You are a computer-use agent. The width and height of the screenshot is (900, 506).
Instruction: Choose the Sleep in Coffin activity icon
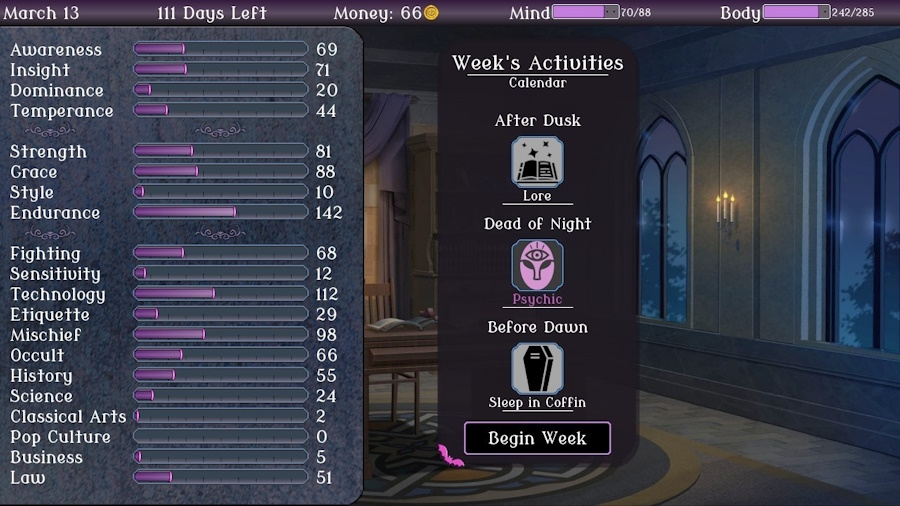[x=537, y=369]
